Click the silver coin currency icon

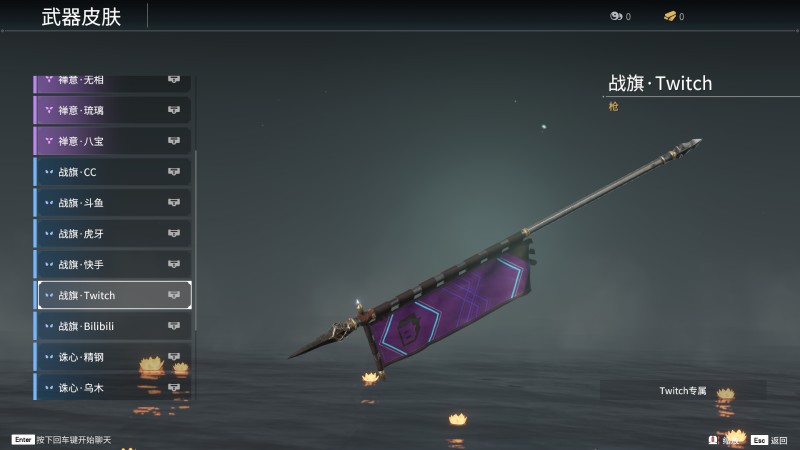(615, 16)
